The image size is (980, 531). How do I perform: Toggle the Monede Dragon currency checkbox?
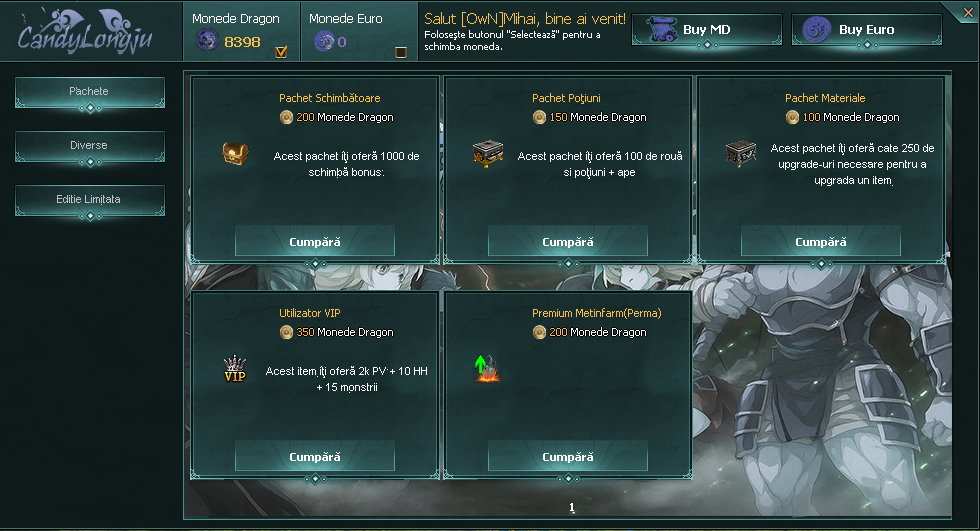click(x=281, y=52)
